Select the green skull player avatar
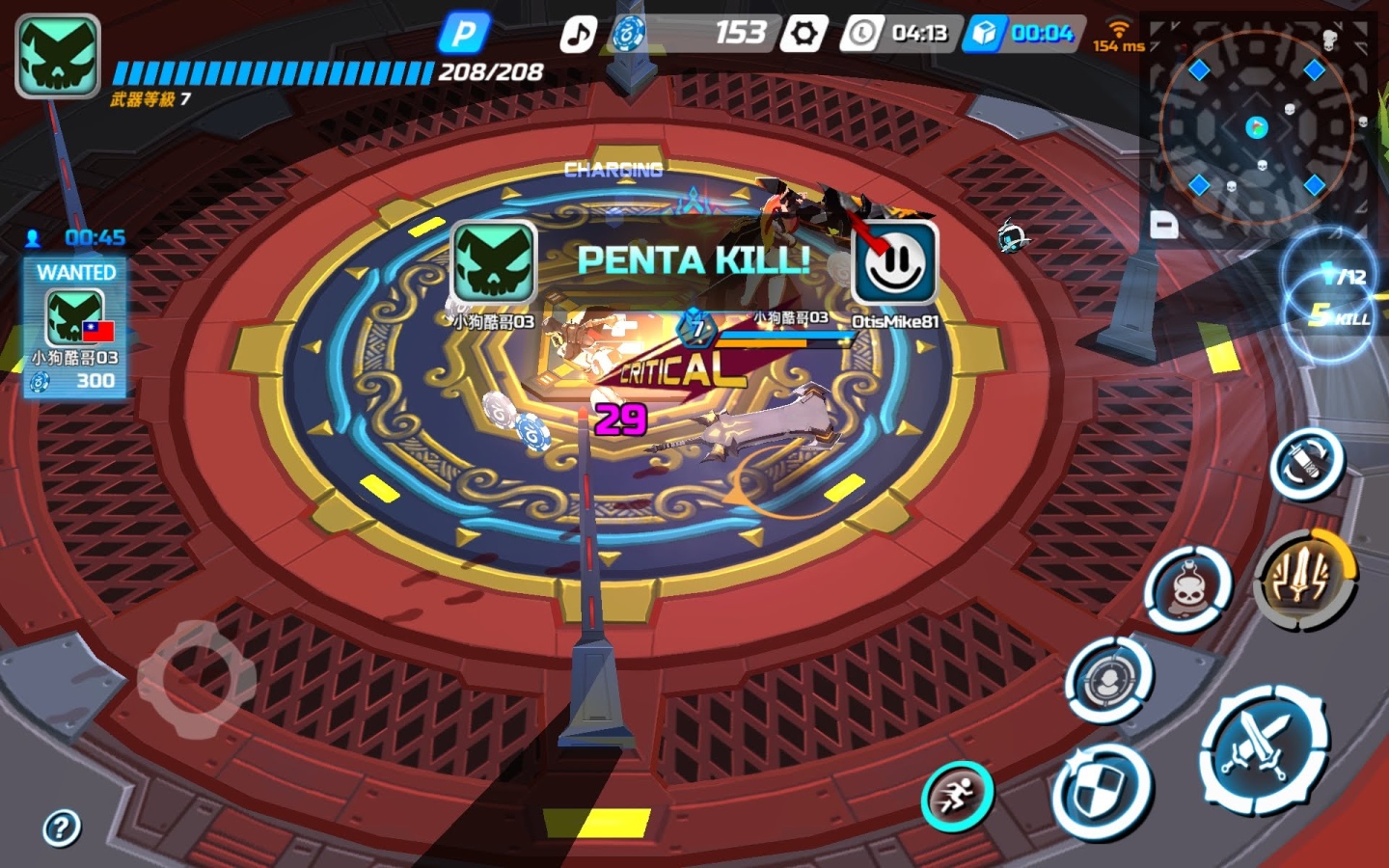The image size is (1389, 868). (58, 56)
